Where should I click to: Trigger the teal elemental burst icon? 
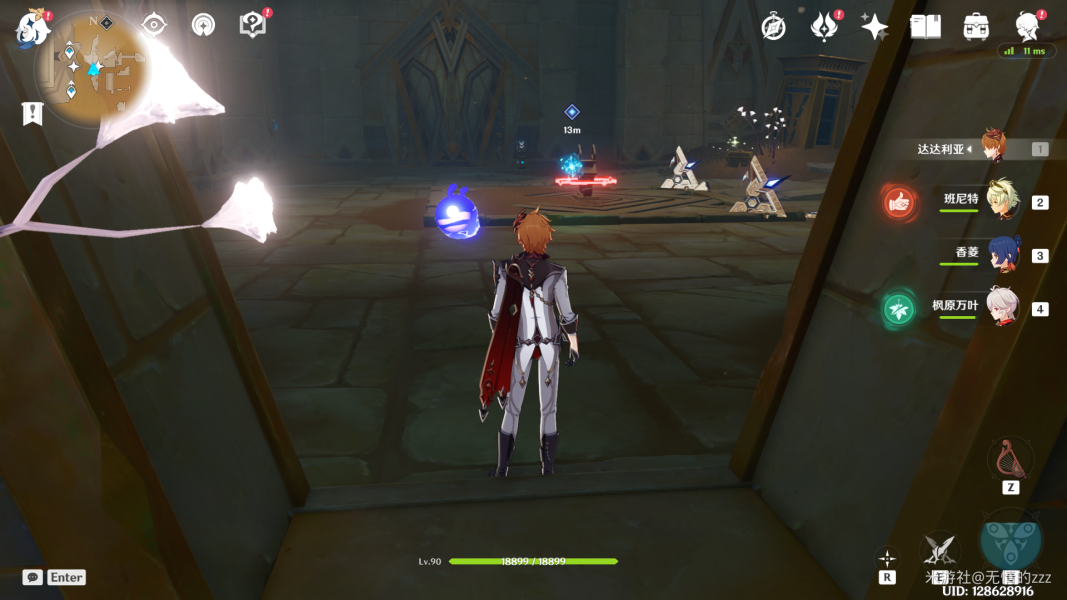click(1011, 540)
